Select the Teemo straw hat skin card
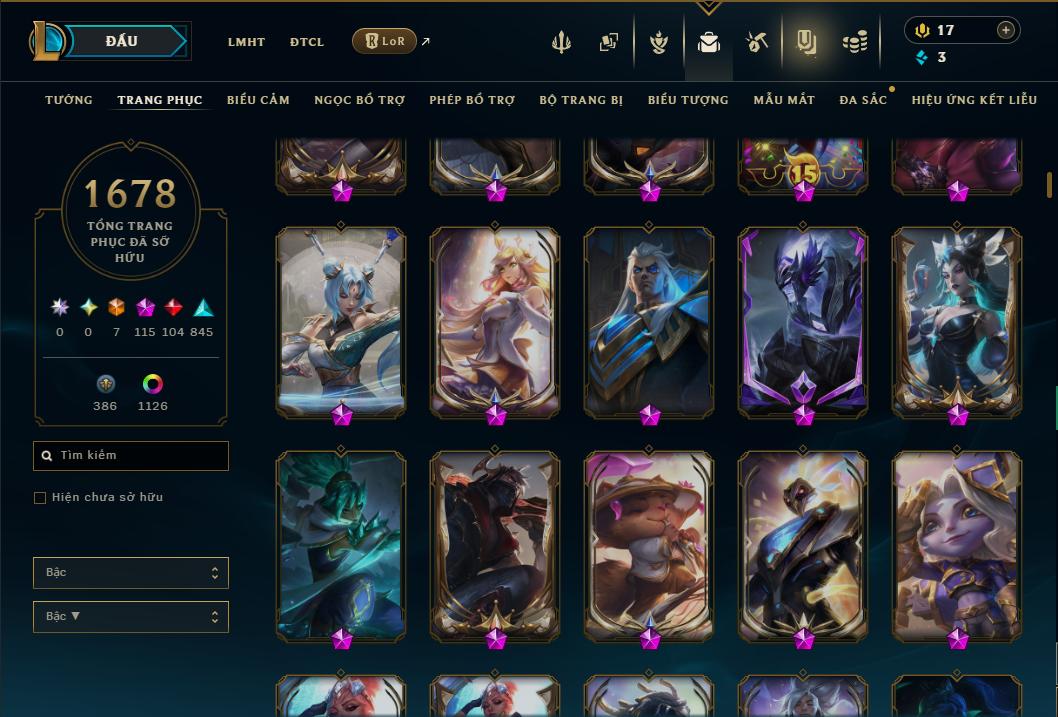This screenshot has height=717, width=1058. tap(649, 545)
